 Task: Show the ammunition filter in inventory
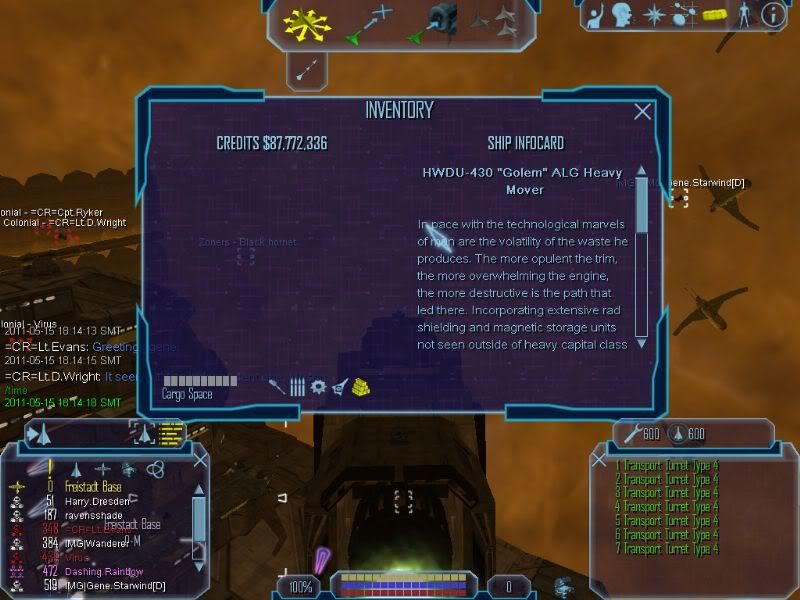pyautogui.click(x=297, y=387)
